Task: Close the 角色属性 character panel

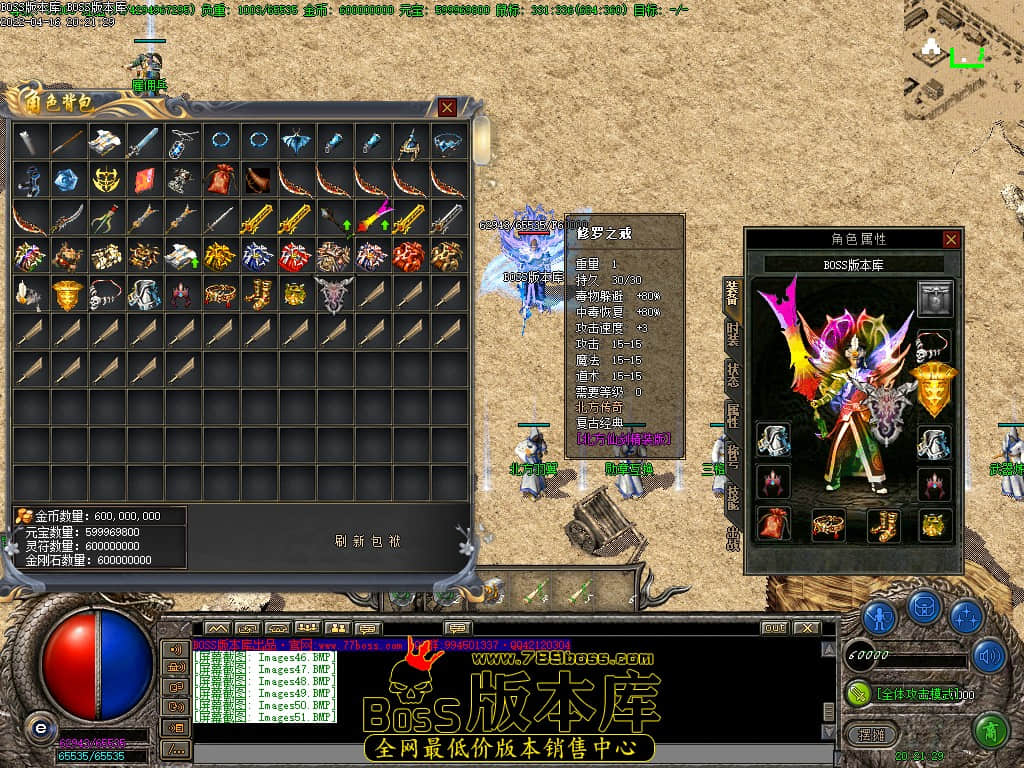Action: 951,239
